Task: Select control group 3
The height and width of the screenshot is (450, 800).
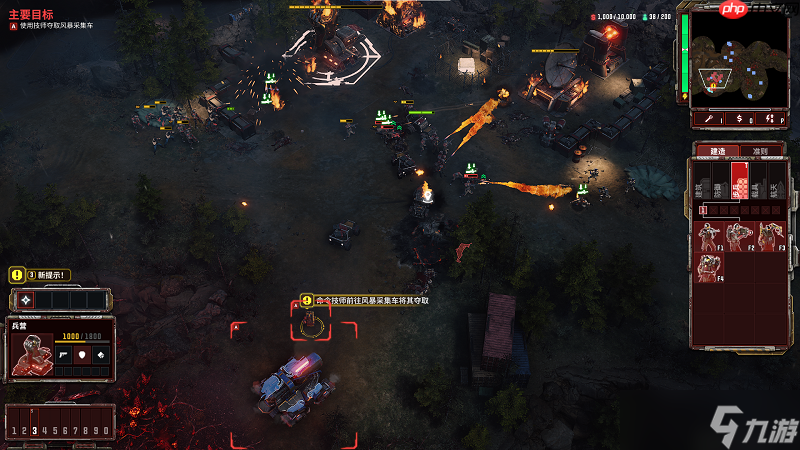Action: (x=34, y=431)
